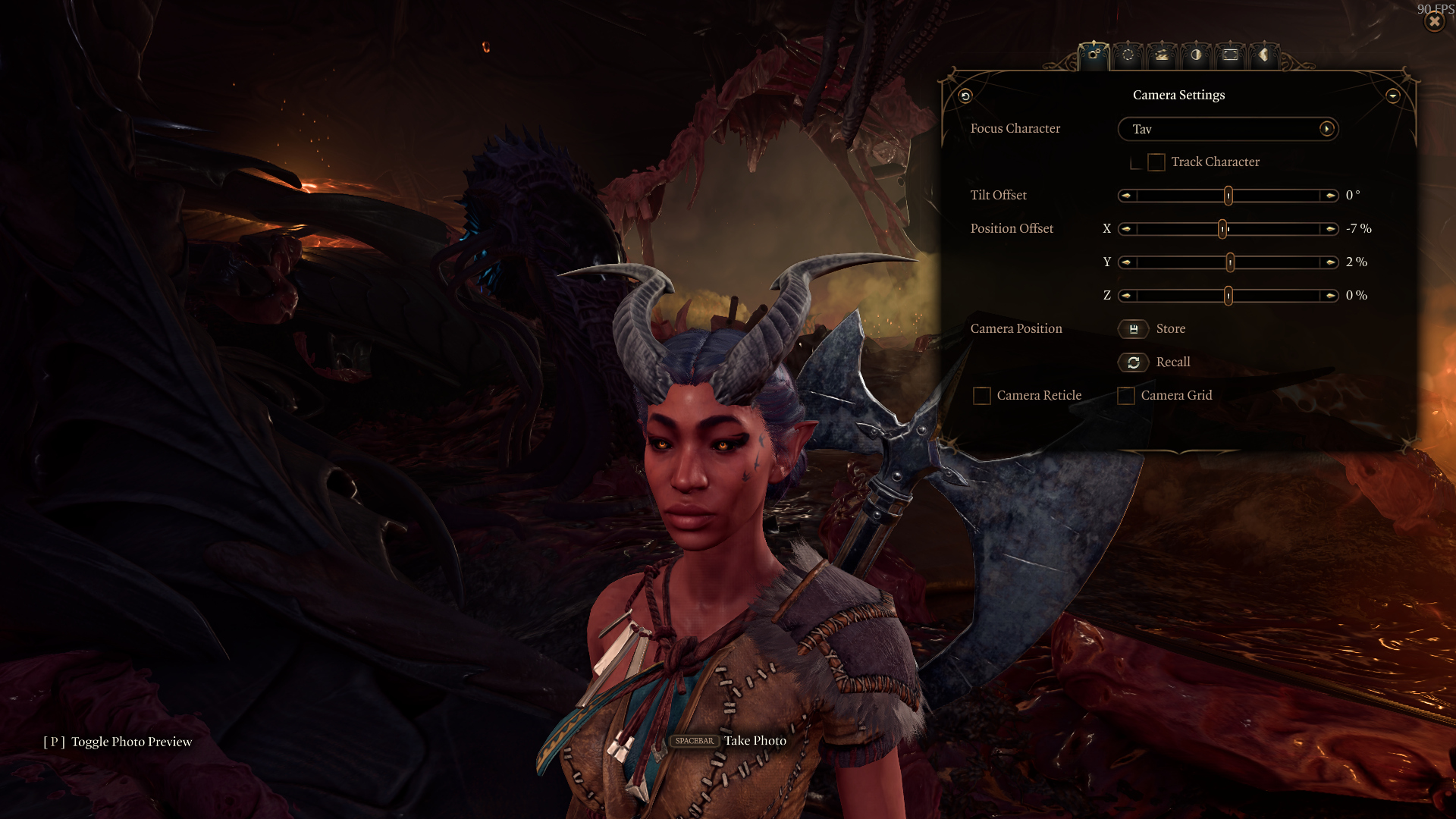1456x819 pixels.
Task: Switch to the half-circle contrast tab
Action: (1196, 55)
